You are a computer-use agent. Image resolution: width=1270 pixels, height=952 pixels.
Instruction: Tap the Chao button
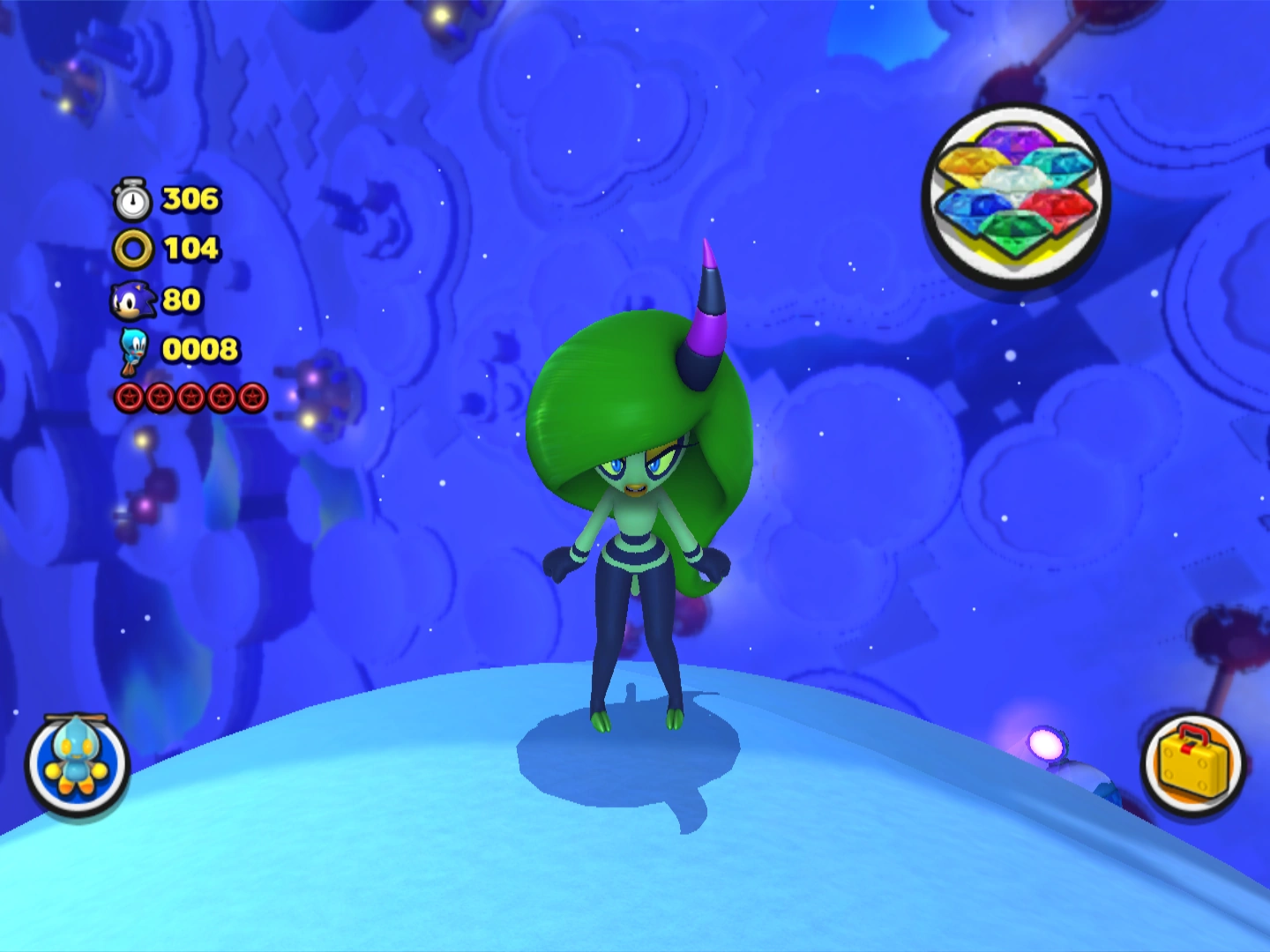tap(78, 763)
